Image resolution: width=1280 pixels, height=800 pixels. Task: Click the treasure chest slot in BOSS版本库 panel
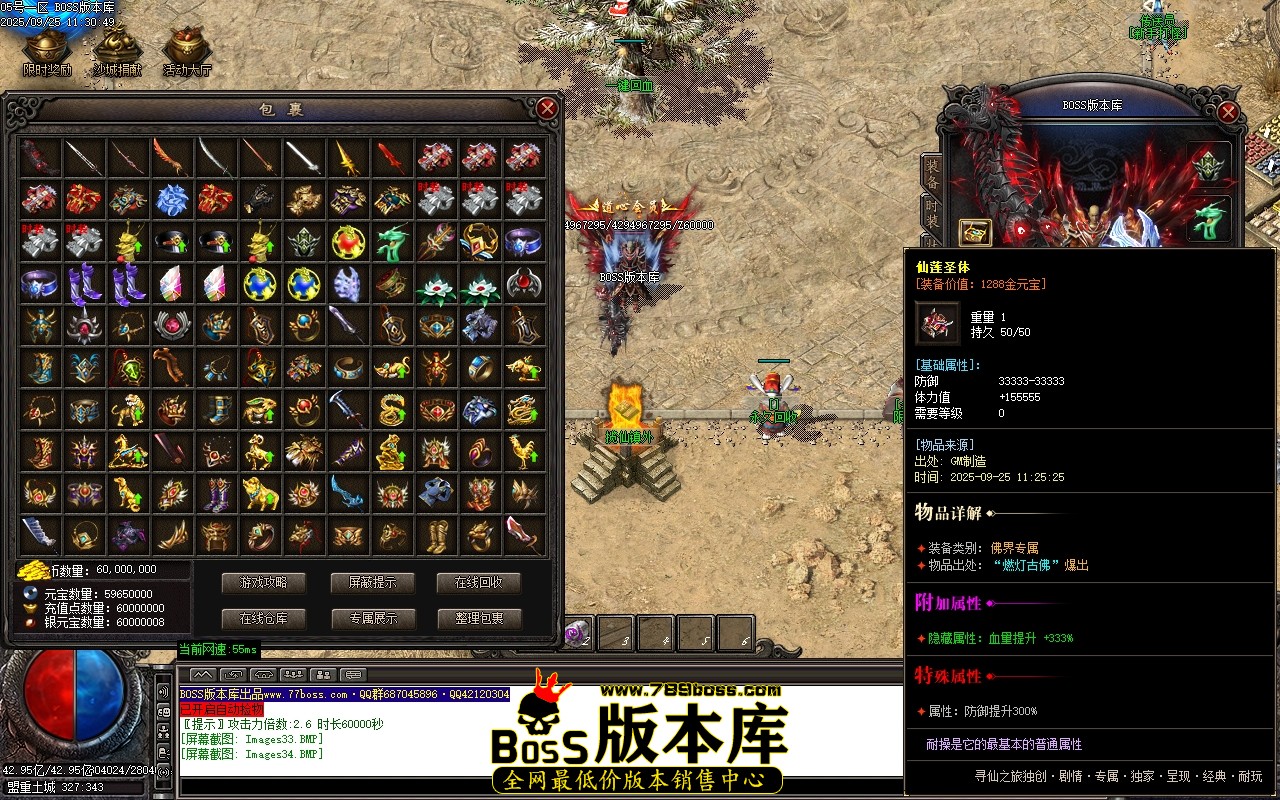tap(975, 232)
